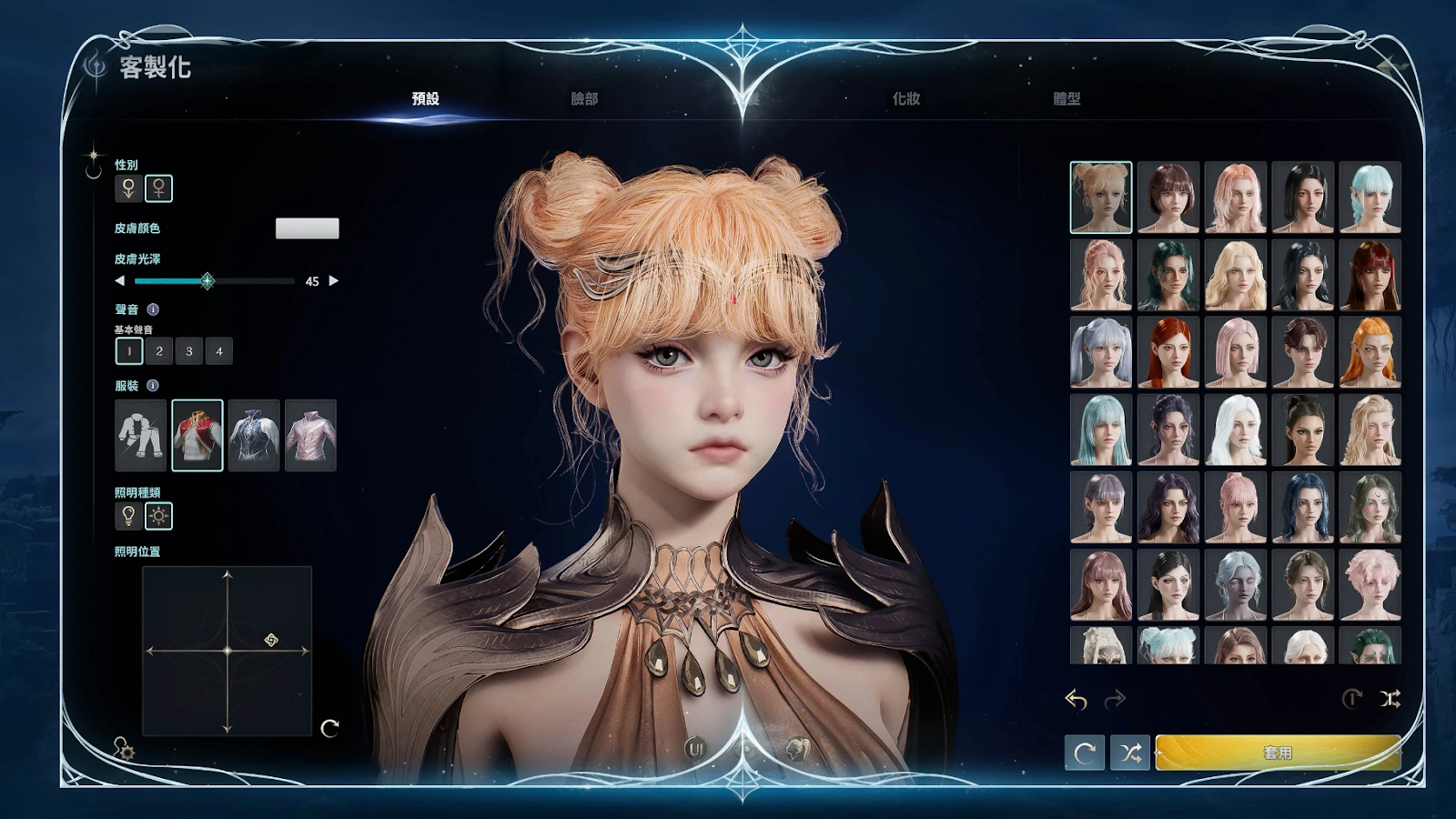The width and height of the screenshot is (1456, 819).
Task: Randomize the character with the yellow-side shuffle button
Action: [1130, 753]
